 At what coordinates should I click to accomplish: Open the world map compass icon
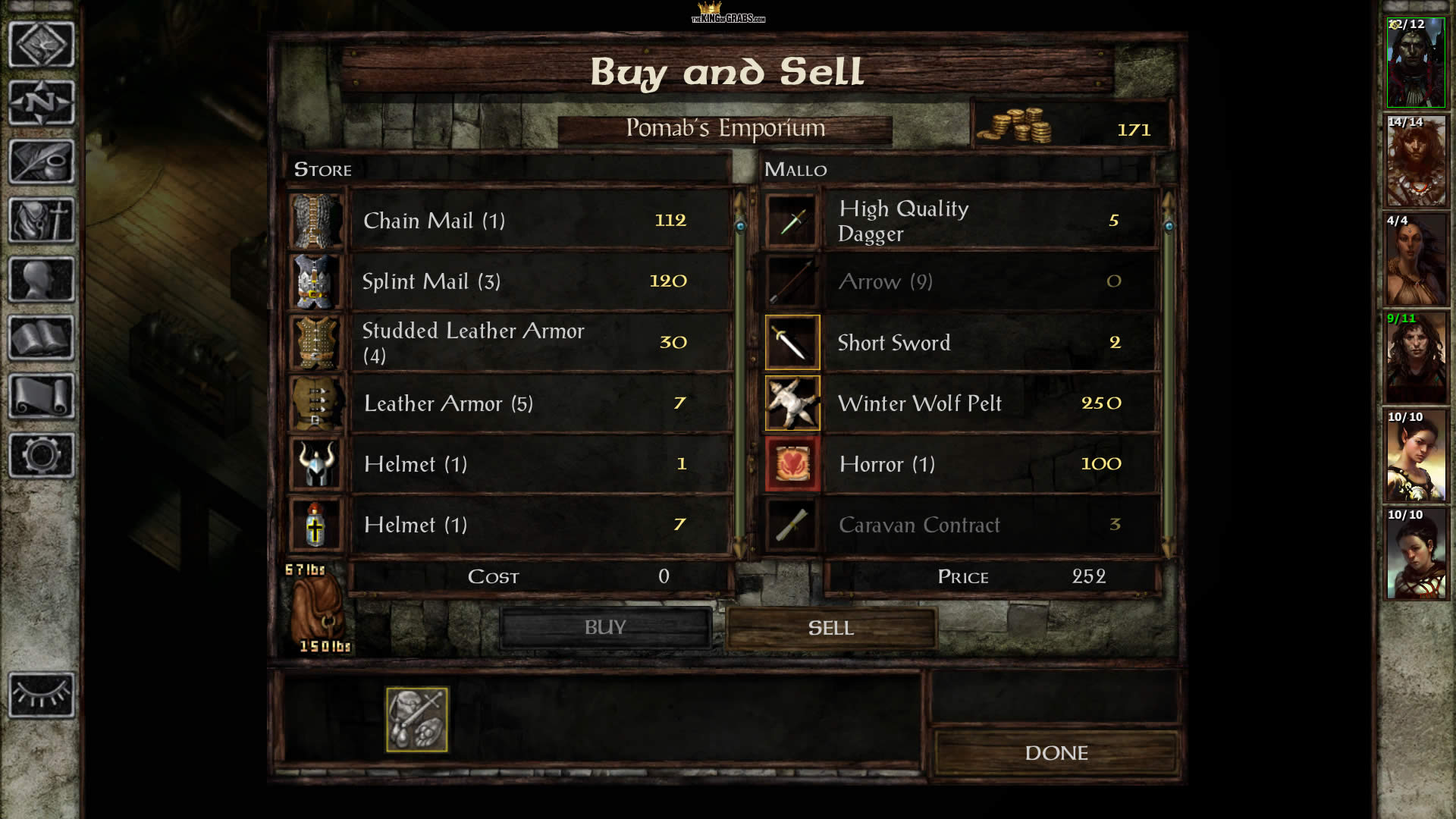click(x=42, y=102)
